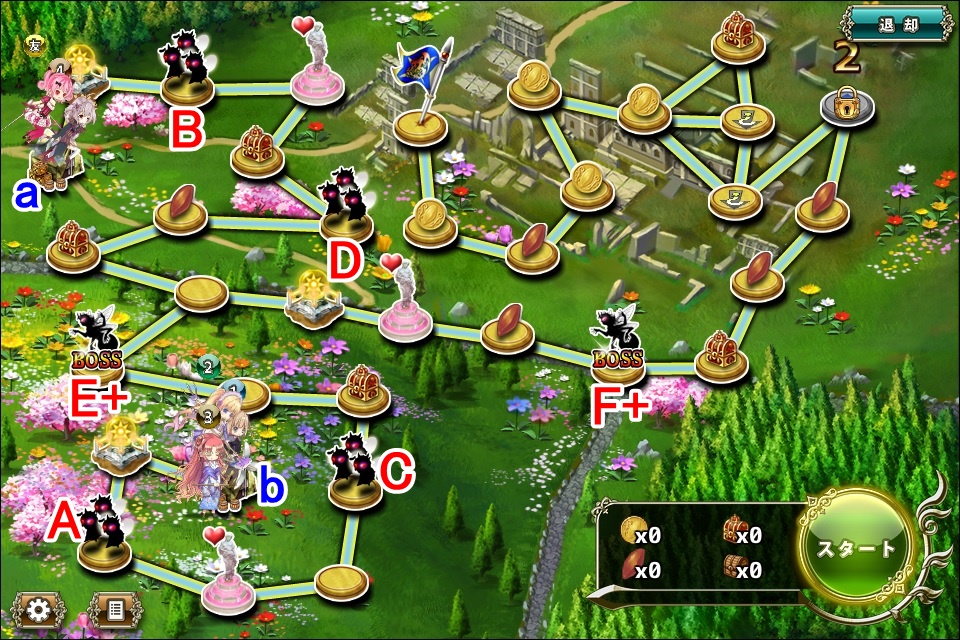Select the E+ boss node
Viewport: 960px width, 640px height.
(x=100, y=345)
